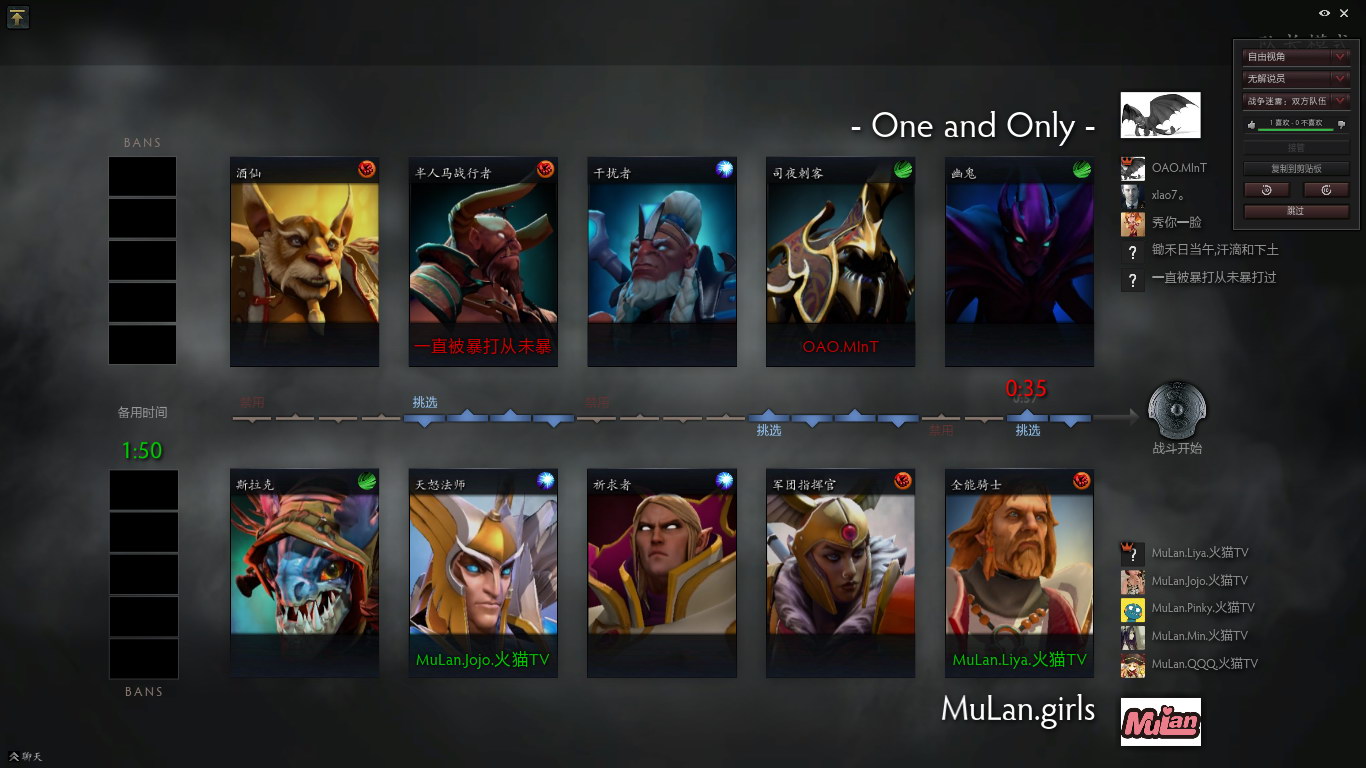Select the 天怒法师 Skywrath Mage hero card

[x=483, y=573]
